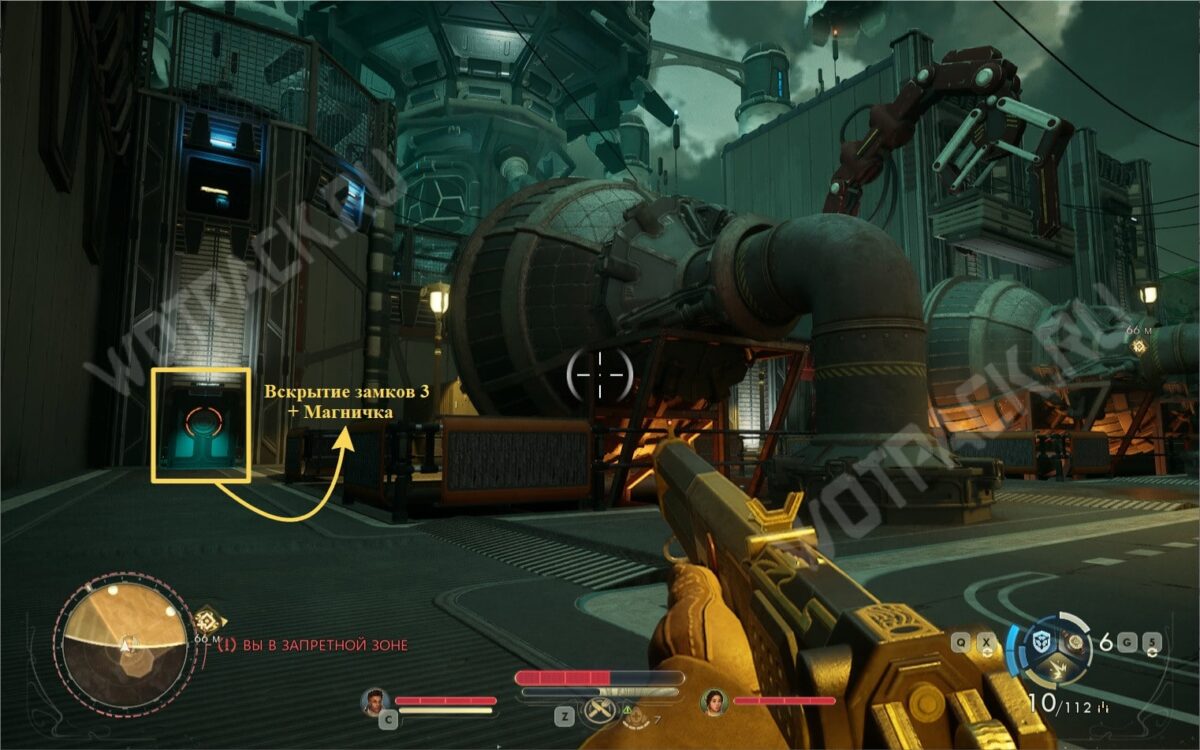Activate the blue cube ability icon

point(1043,641)
